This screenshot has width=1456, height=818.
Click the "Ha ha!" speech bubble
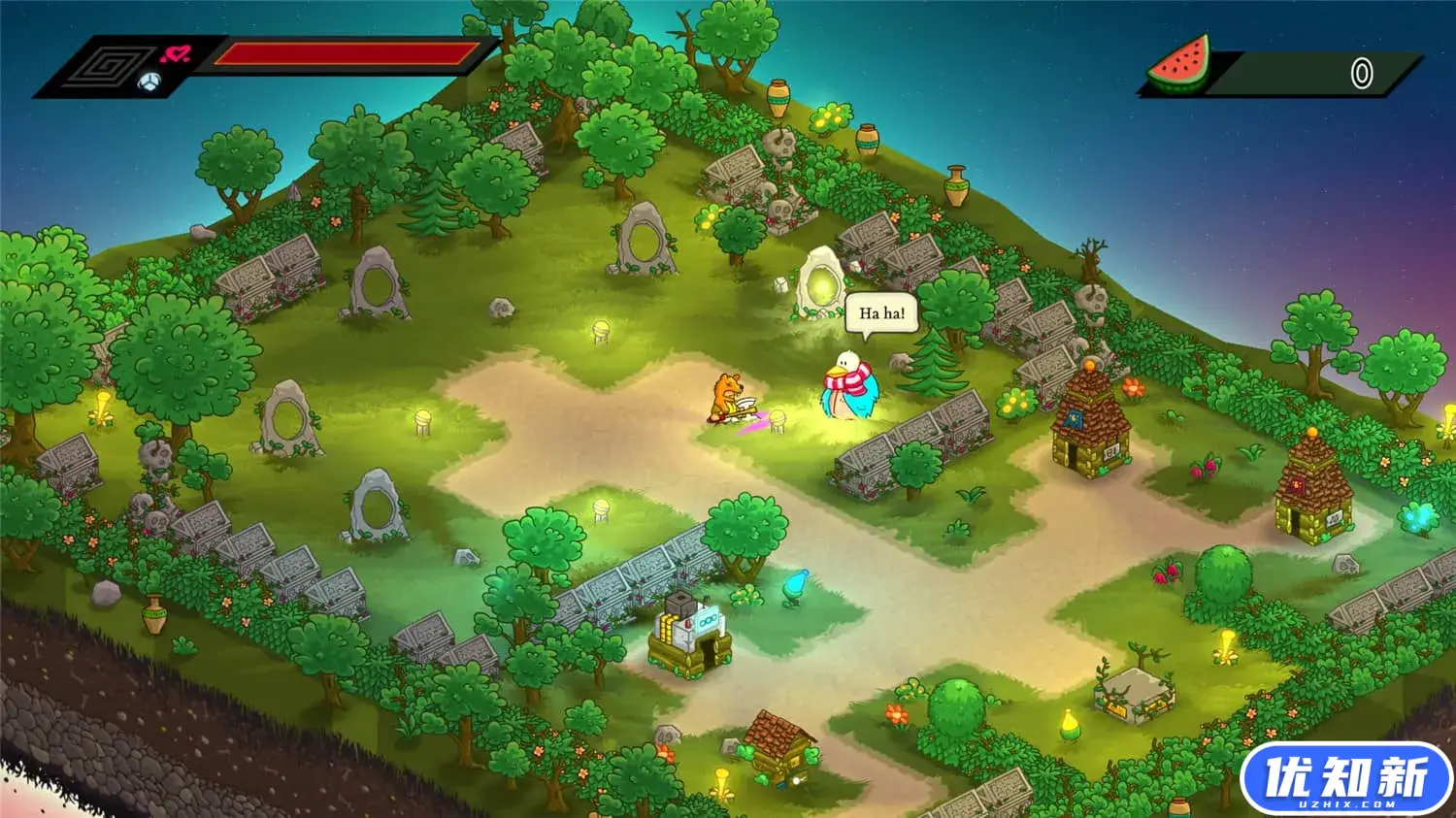point(881,313)
